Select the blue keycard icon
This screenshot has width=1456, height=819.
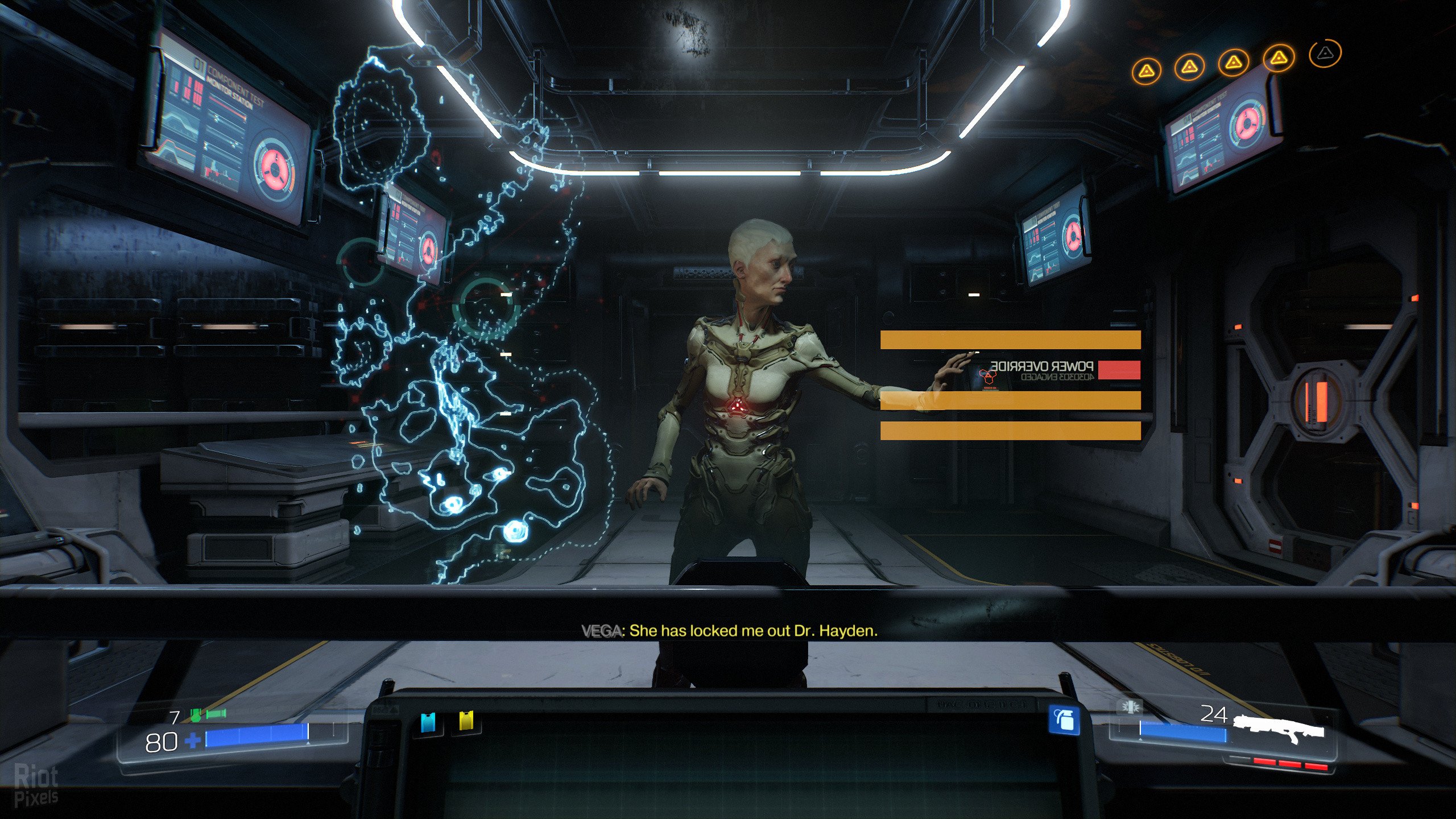[x=428, y=722]
